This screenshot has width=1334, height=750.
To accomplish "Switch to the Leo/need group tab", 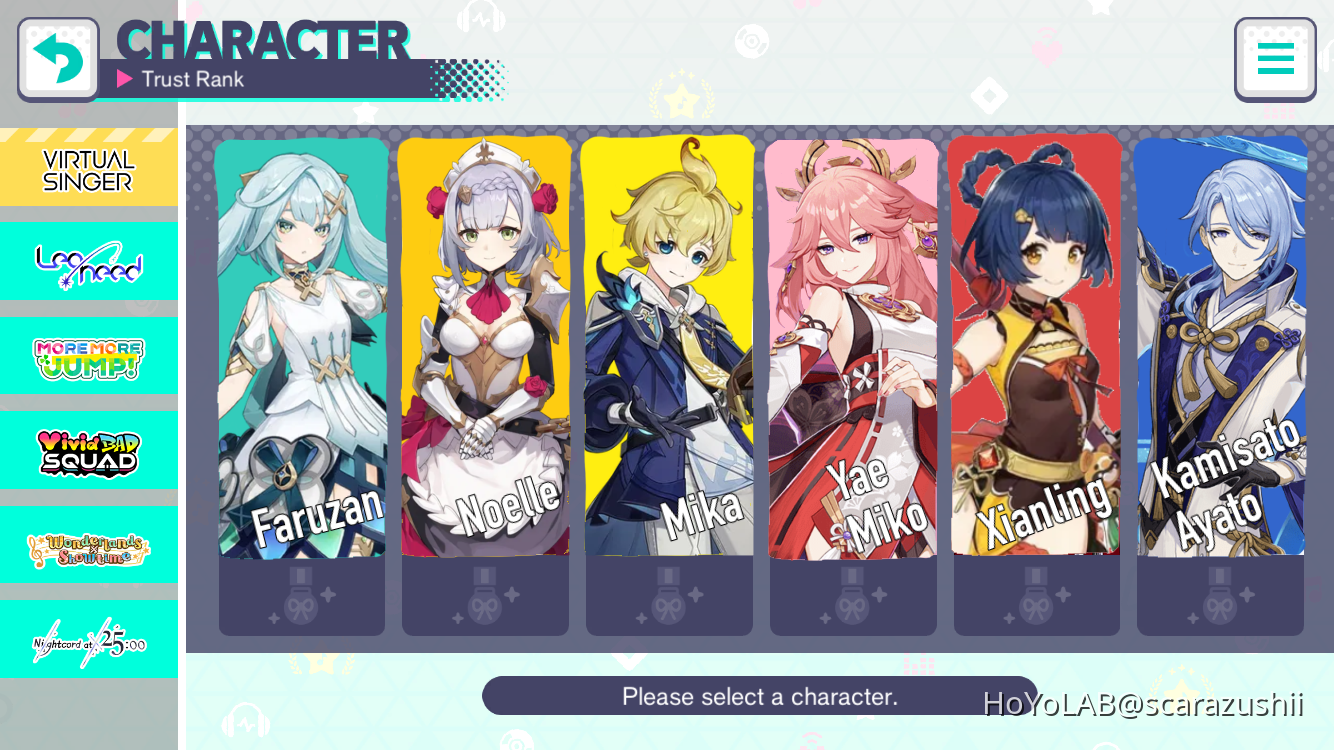I will coord(88,261).
